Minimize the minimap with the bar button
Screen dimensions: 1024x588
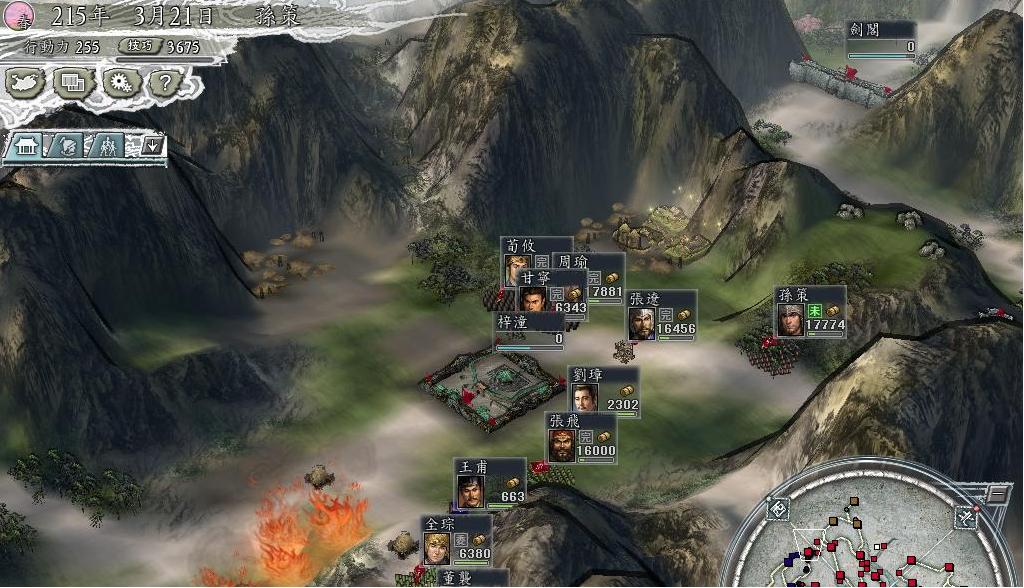[x=997, y=494]
